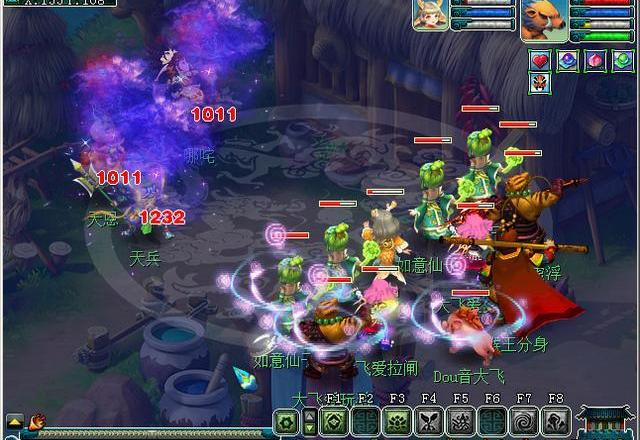The height and width of the screenshot is (440, 640).
Task: Expand the chat panel with the yellow arrow
Action: point(14,421)
